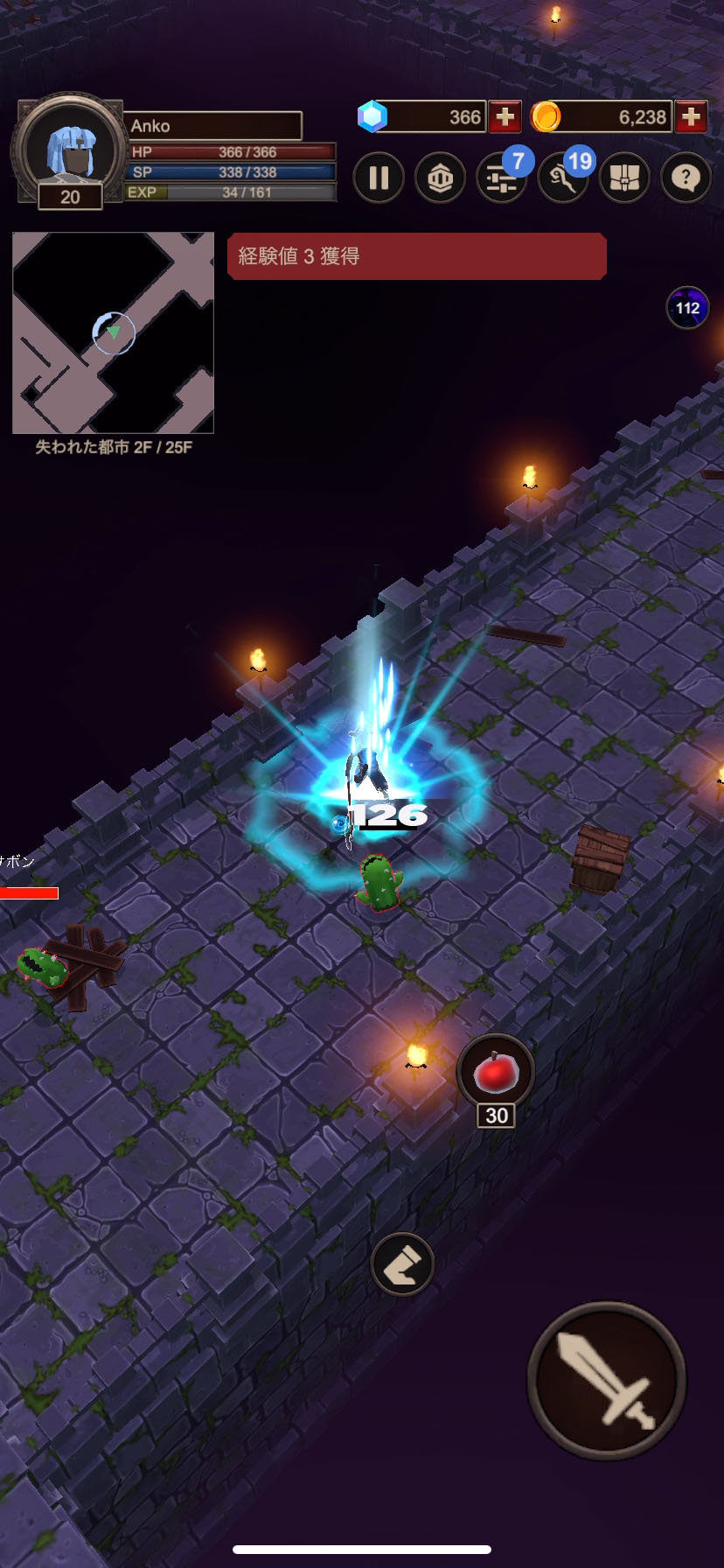
Task: Tap the dungeon minimap
Action: coord(114,332)
